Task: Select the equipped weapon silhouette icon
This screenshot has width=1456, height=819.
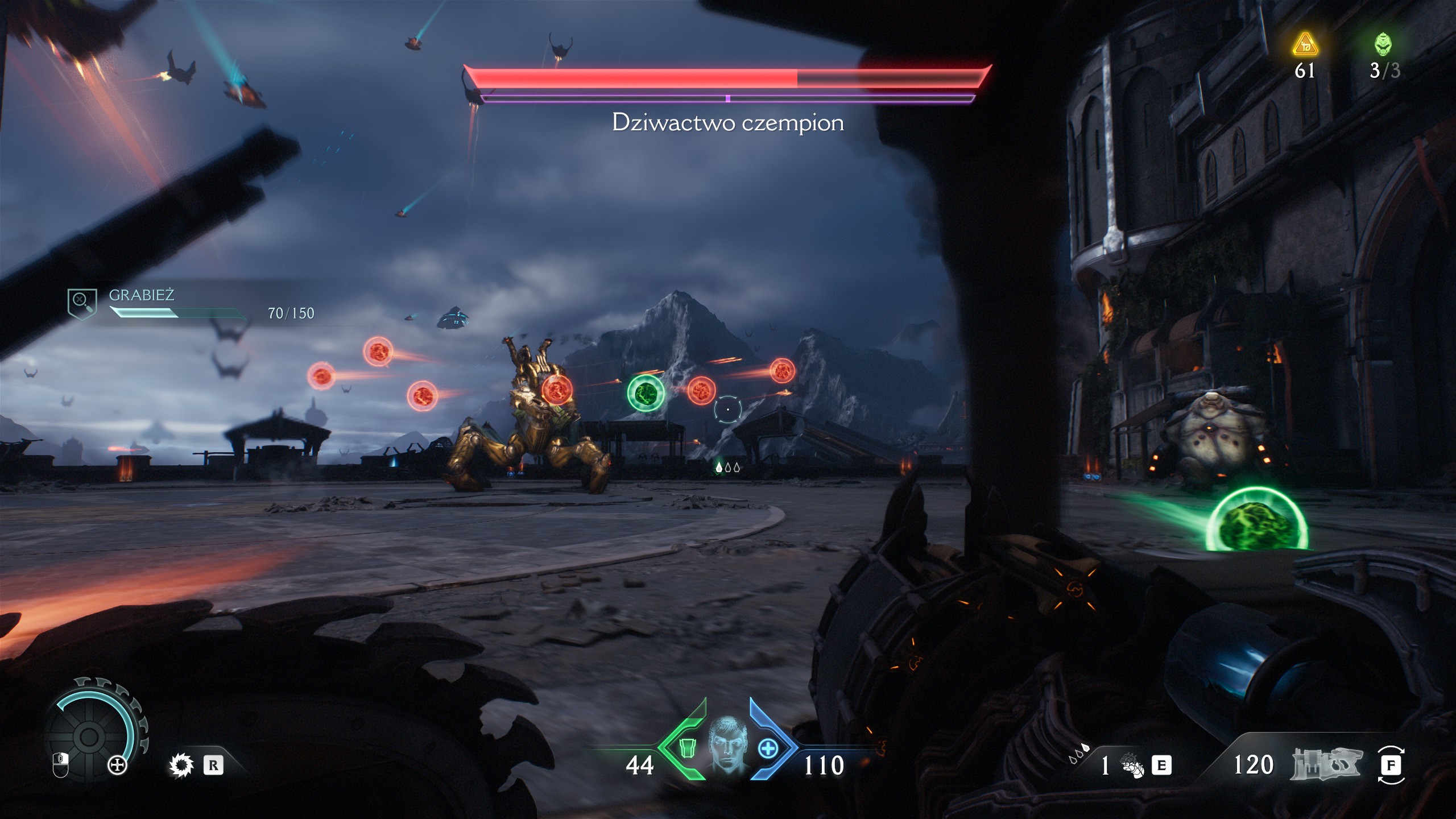Action: [1326, 764]
